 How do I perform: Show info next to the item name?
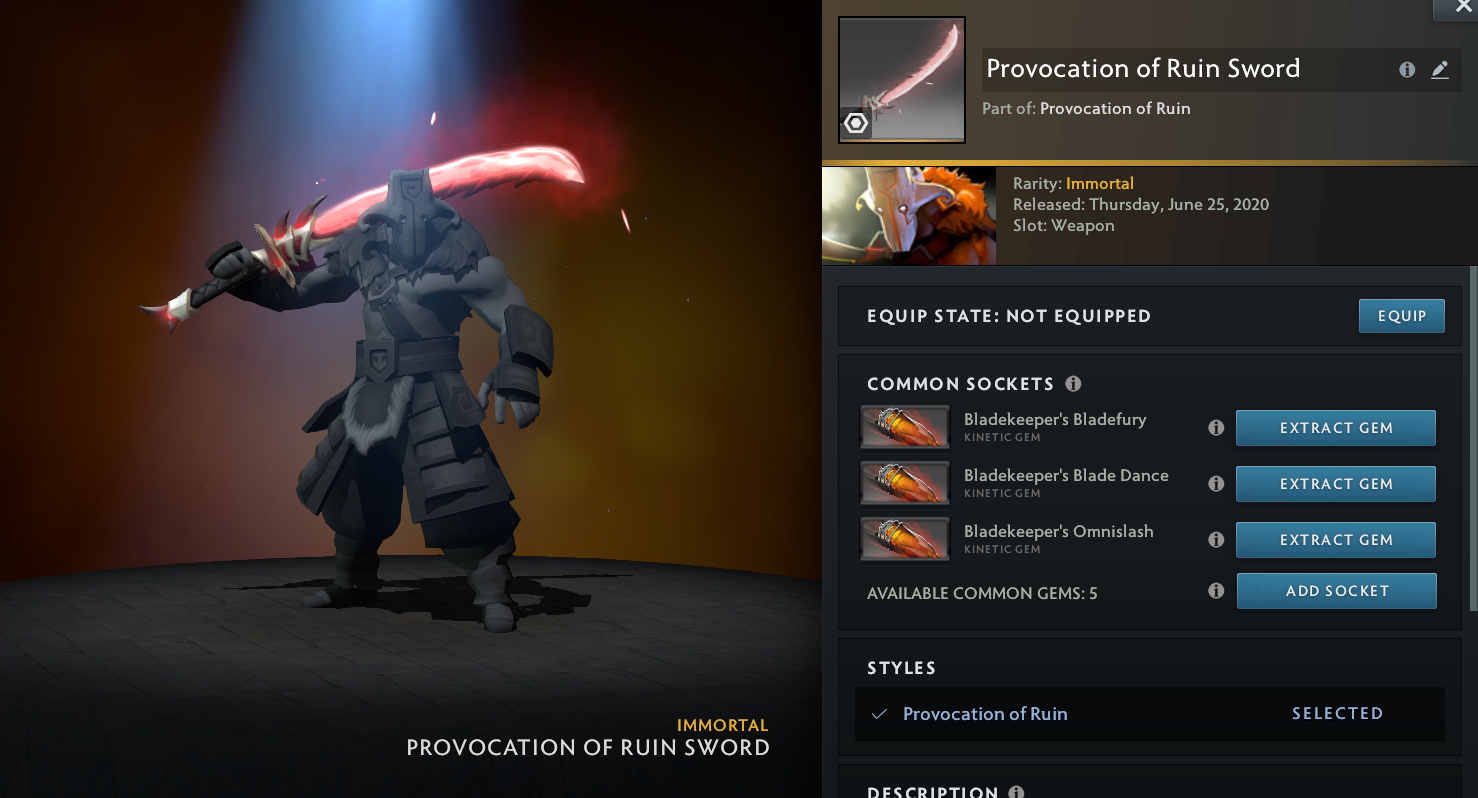tap(1407, 70)
